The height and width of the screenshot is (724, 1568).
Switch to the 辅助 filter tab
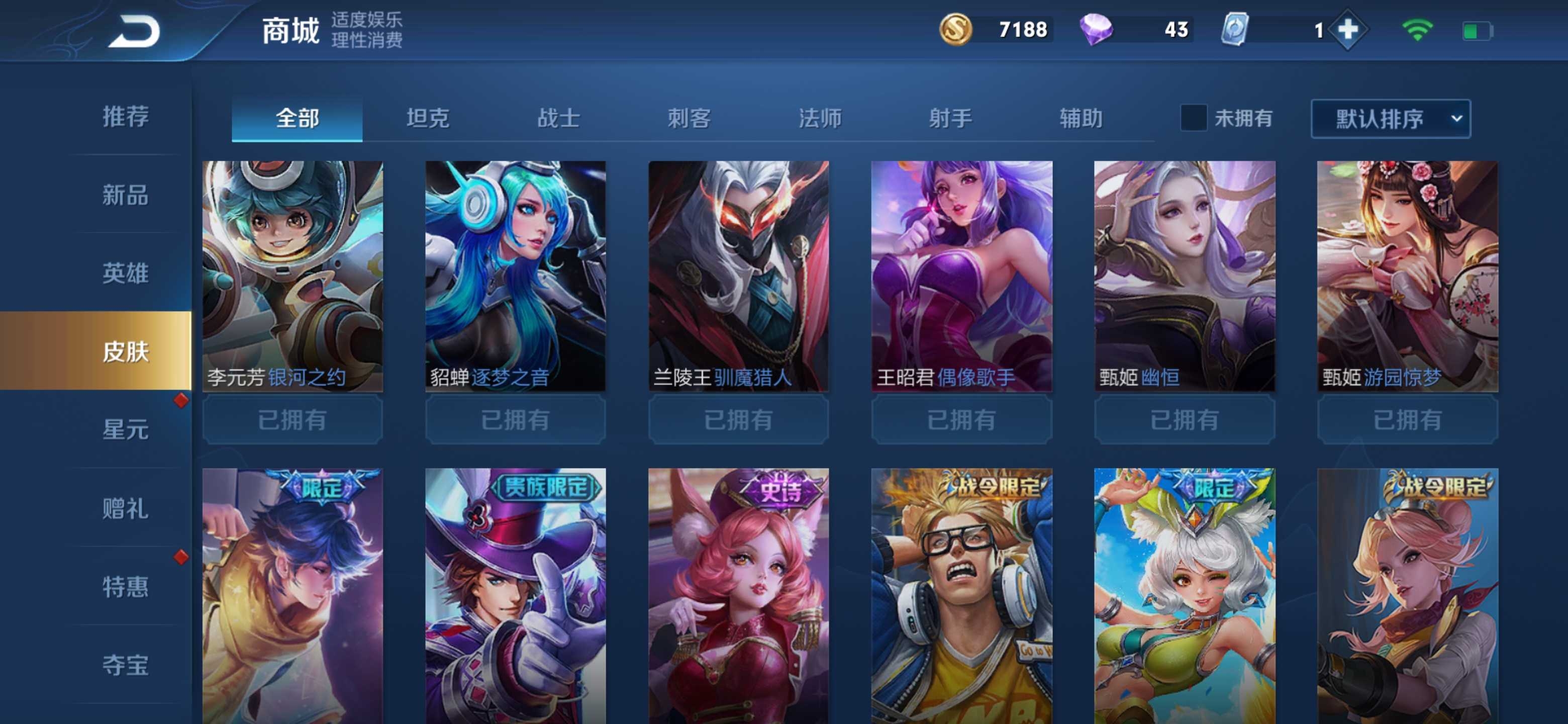1081,118
